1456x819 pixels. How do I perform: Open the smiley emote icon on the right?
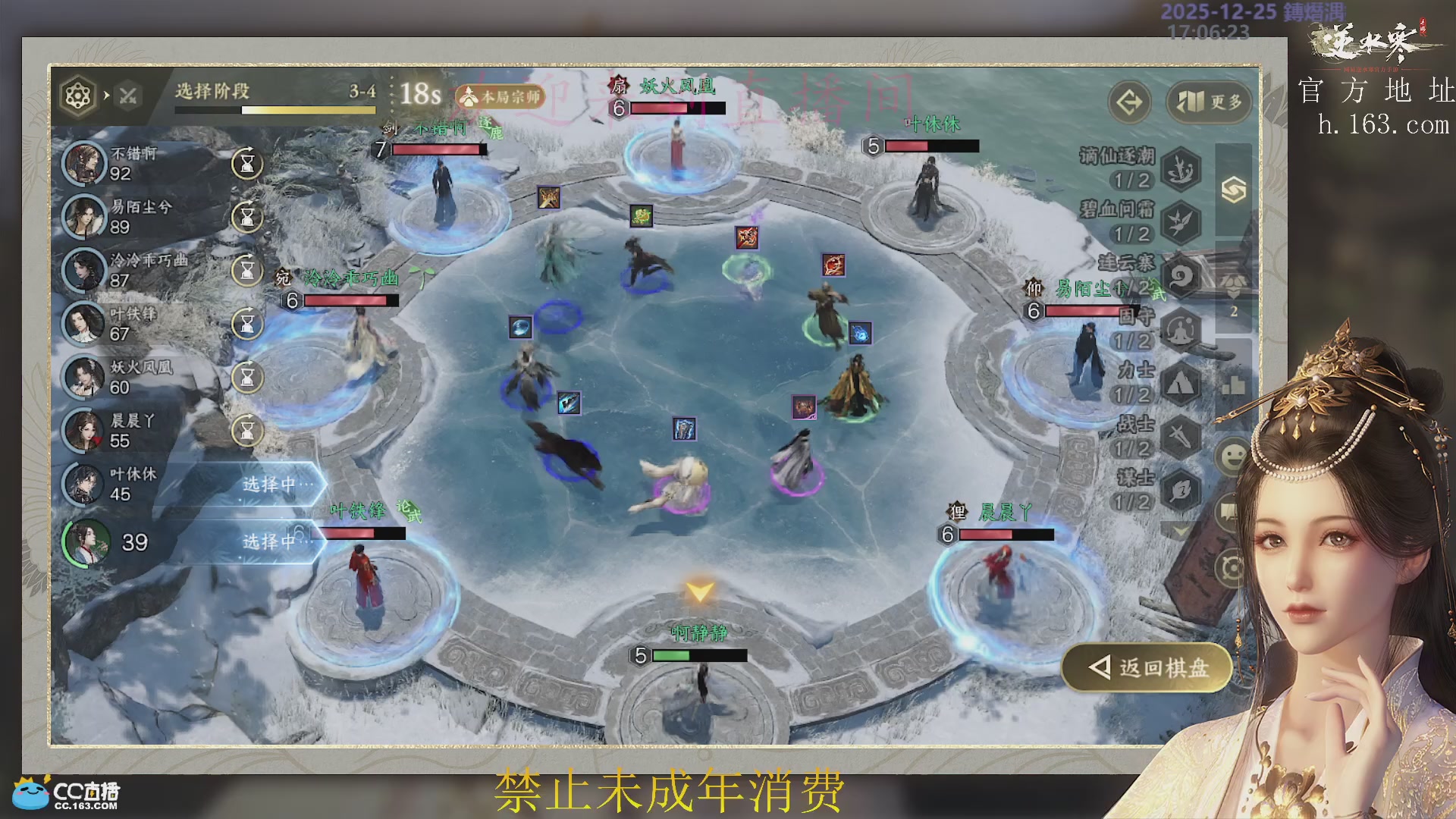coord(1232,456)
